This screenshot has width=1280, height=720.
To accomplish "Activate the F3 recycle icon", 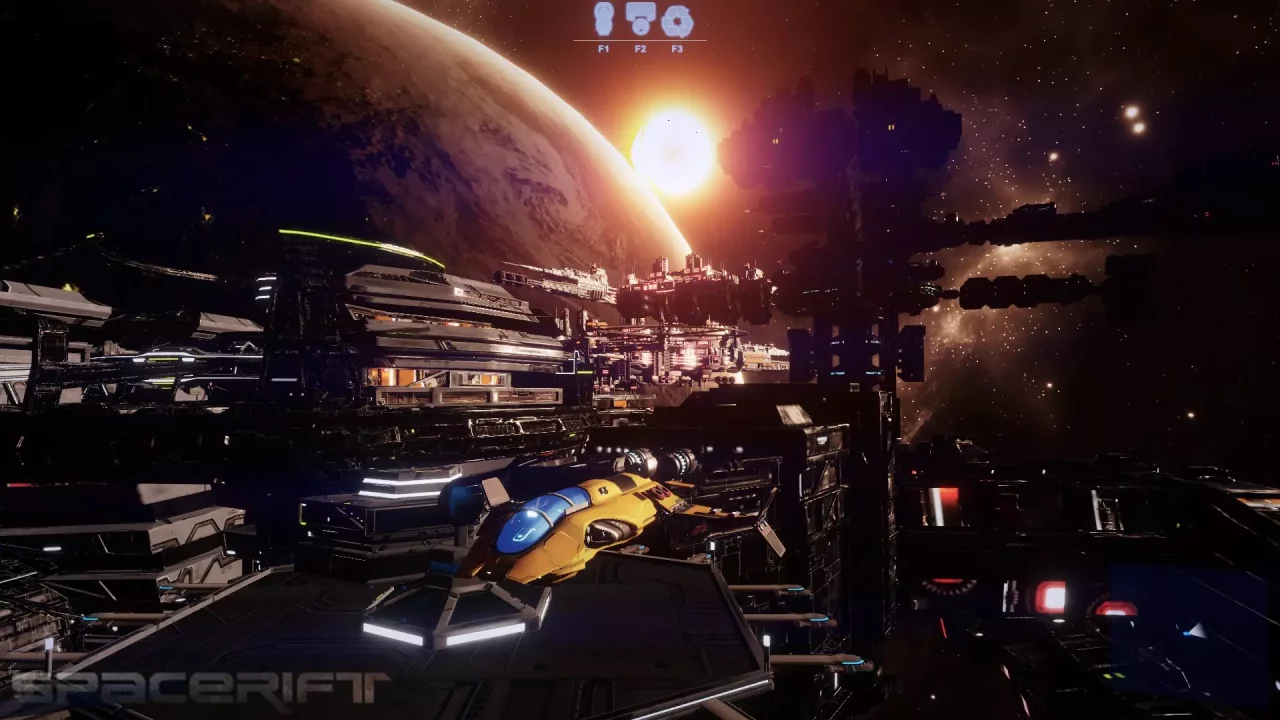I will (x=677, y=20).
